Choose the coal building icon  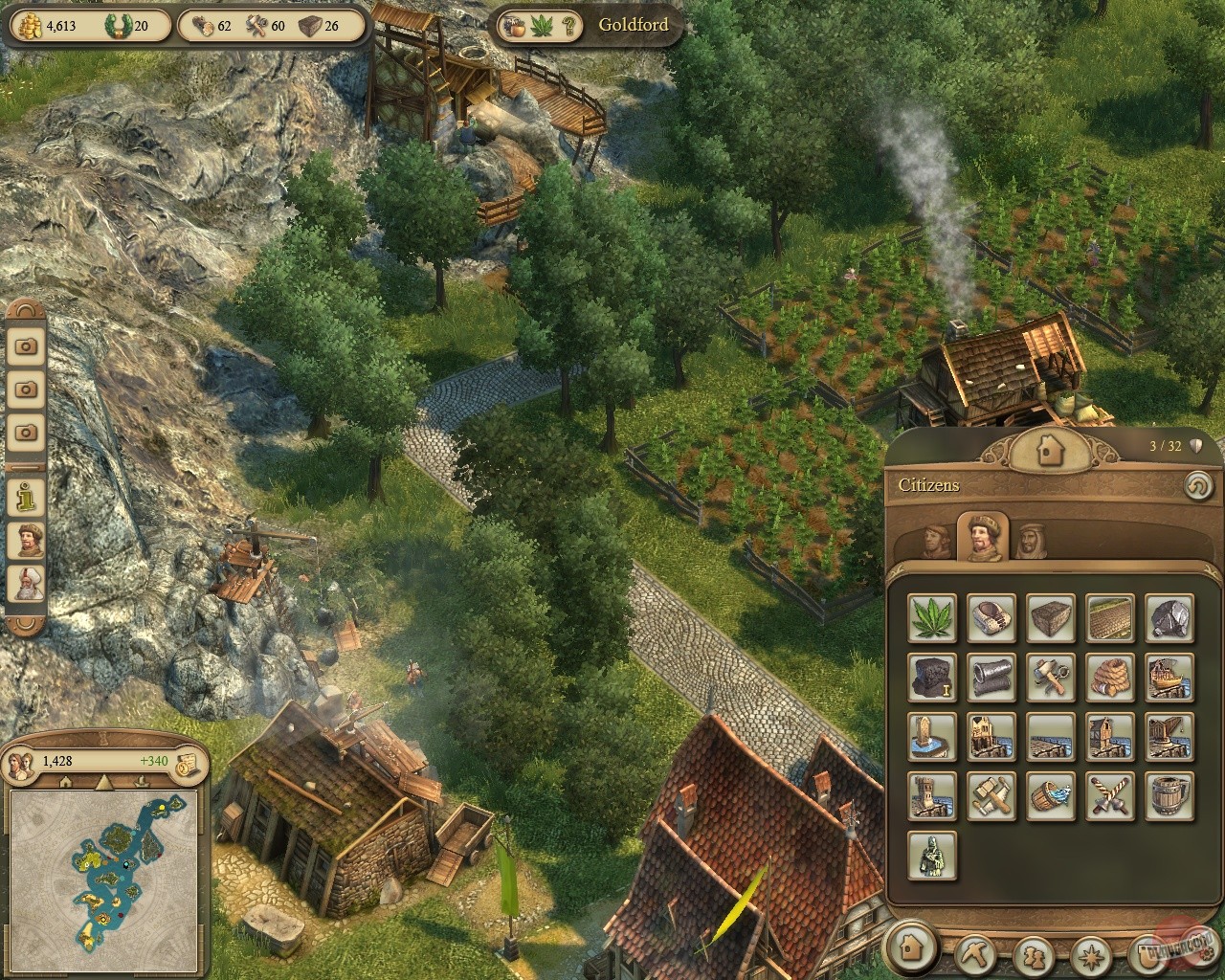pos(931,677)
